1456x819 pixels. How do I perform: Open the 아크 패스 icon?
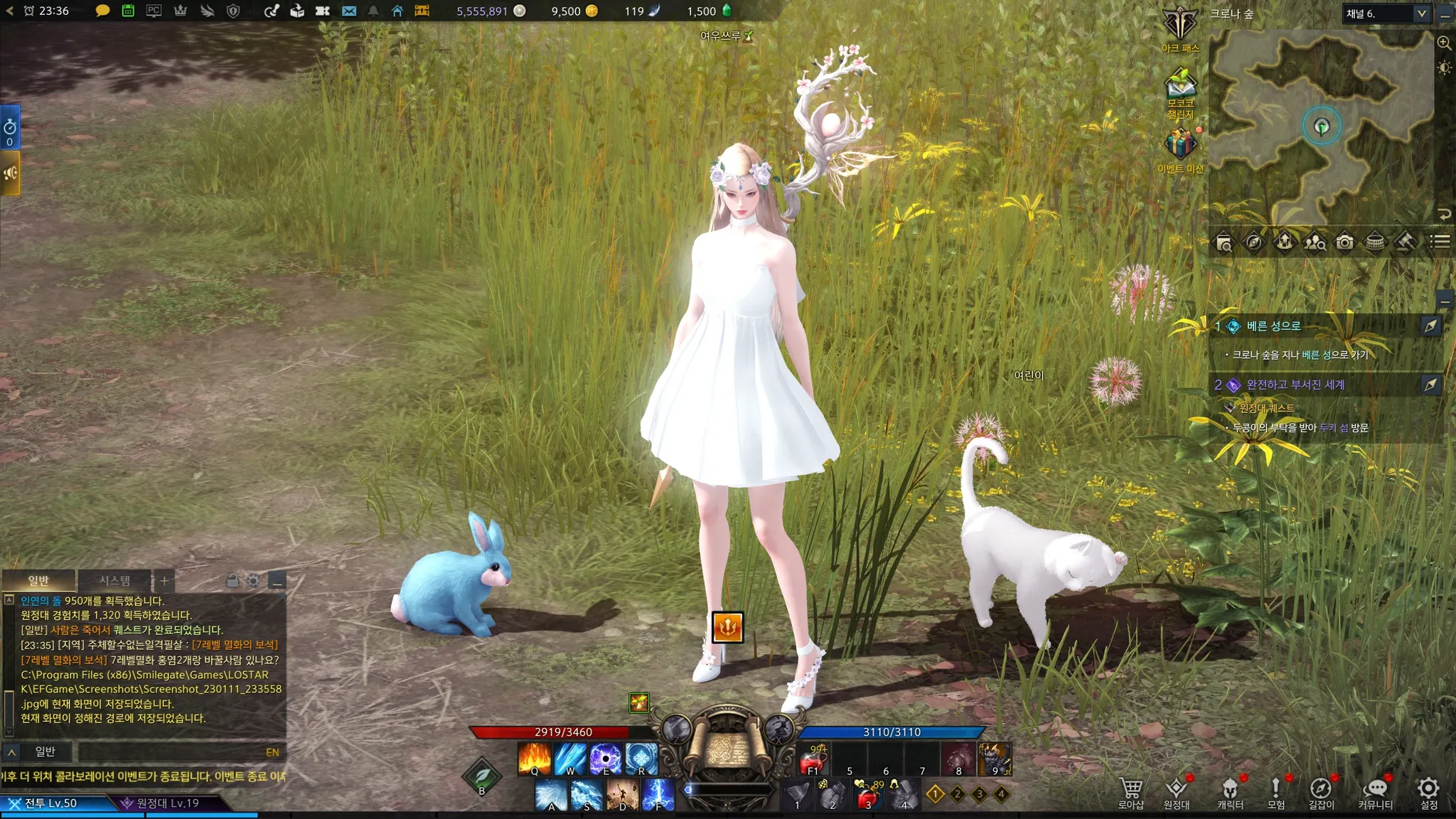pyautogui.click(x=1180, y=30)
